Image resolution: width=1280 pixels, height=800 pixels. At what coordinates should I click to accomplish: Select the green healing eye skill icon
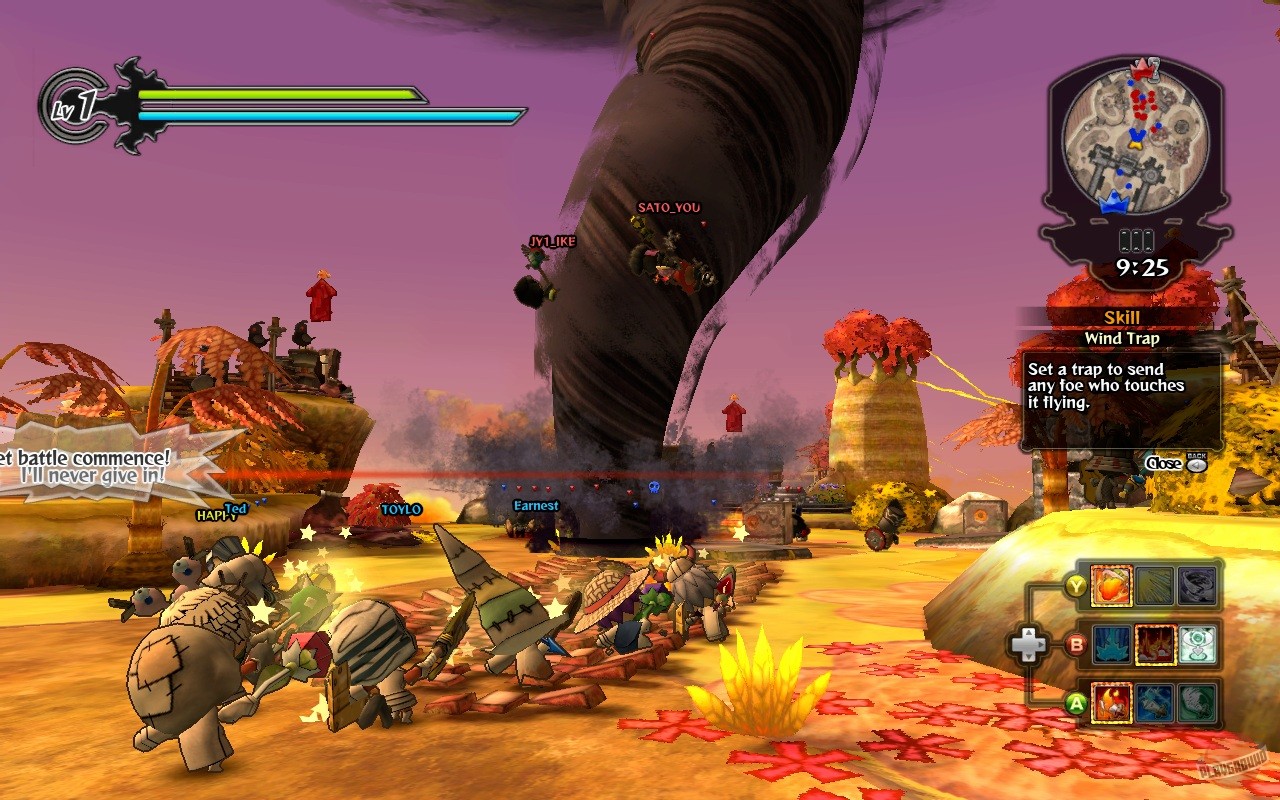click(x=1195, y=645)
